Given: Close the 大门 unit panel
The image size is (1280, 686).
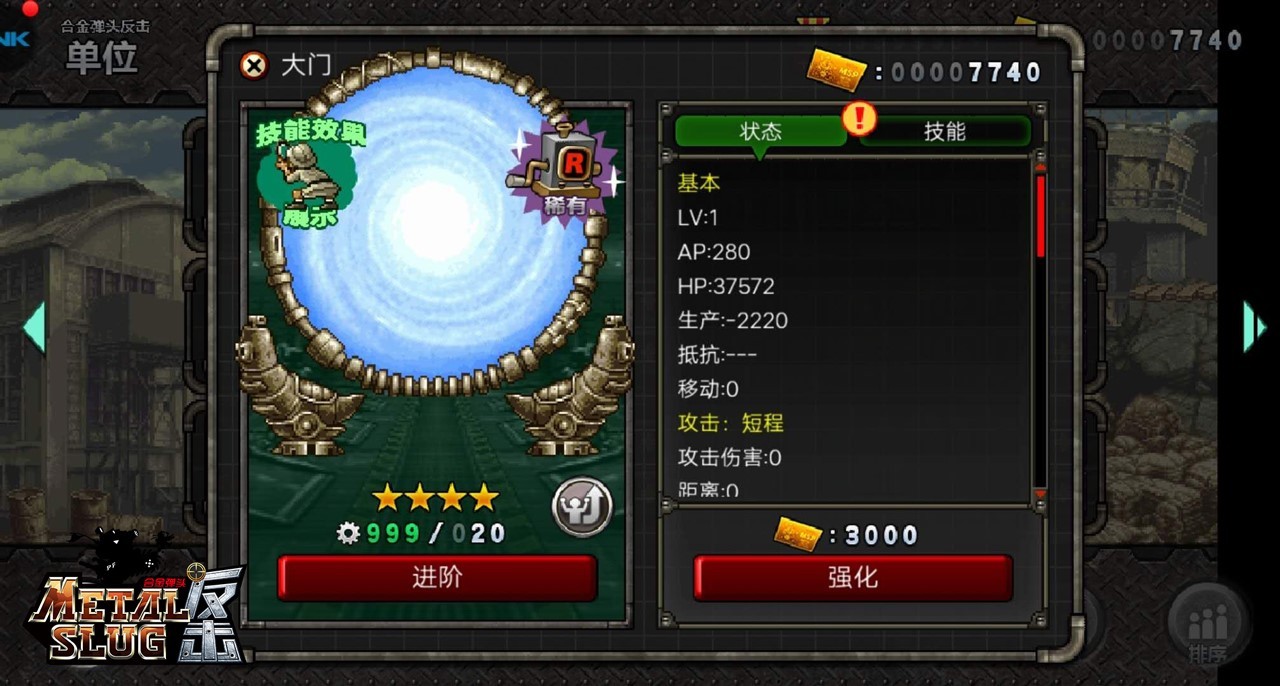Looking at the screenshot, I should pos(255,66).
